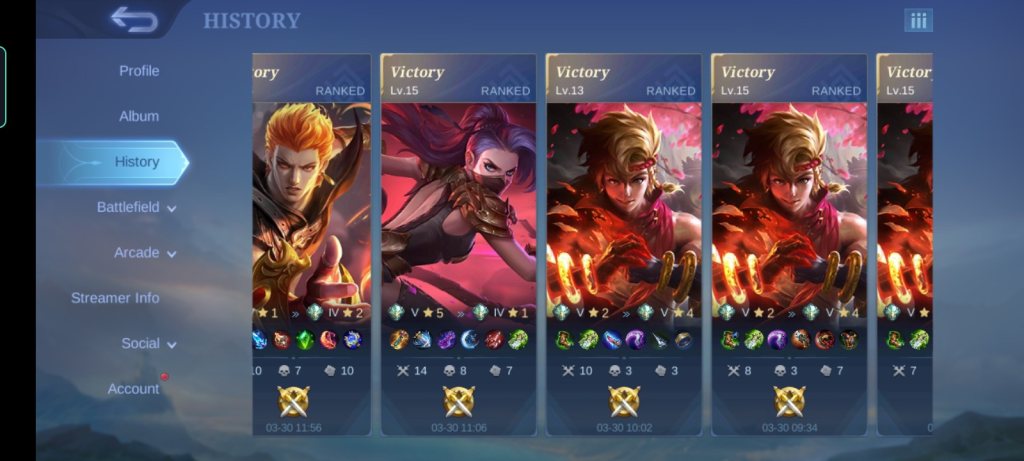The width and height of the screenshot is (1024, 461).
Task: Select the History tab
Action: click(x=137, y=162)
